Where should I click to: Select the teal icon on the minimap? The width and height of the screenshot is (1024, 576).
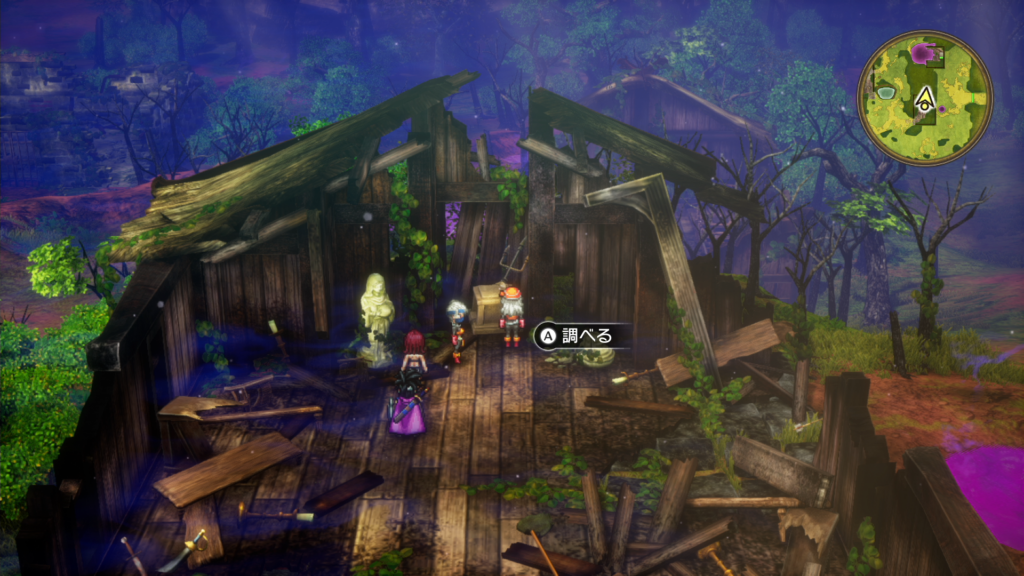click(886, 93)
